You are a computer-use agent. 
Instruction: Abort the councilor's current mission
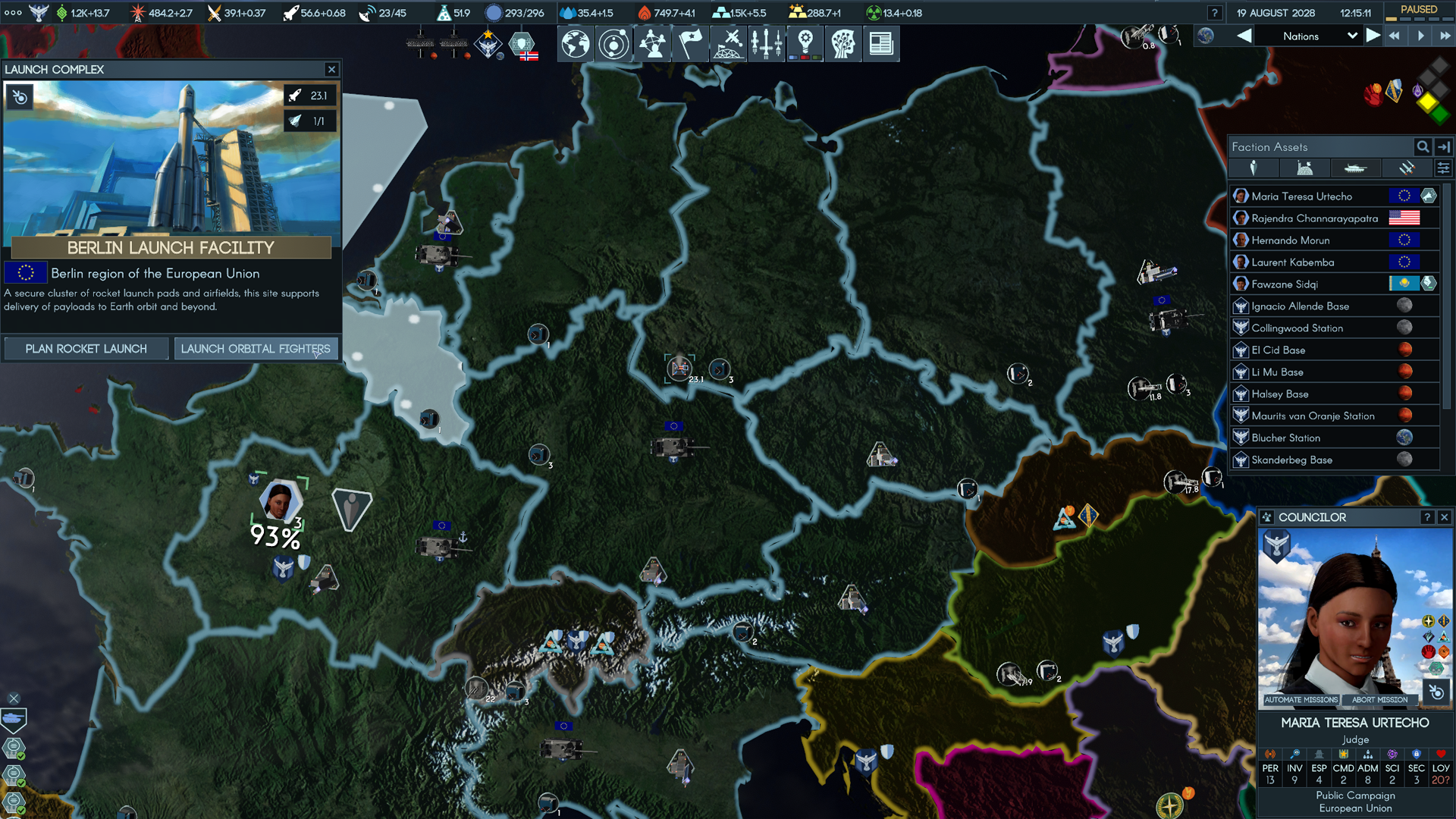pos(1379,700)
